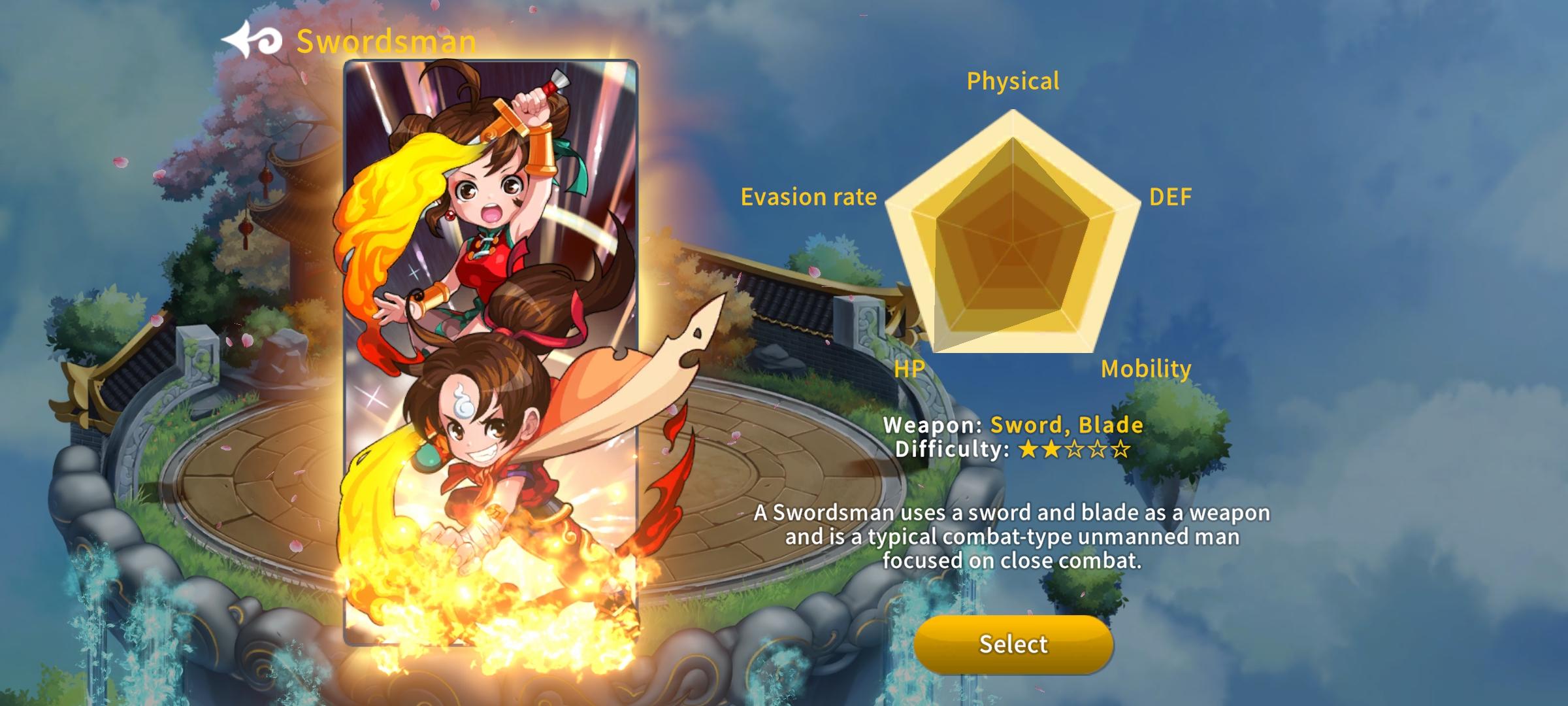This screenshot has height=706, width=1568.
Task: Tap the second filled difficulty star
Action: [1051, 449]
